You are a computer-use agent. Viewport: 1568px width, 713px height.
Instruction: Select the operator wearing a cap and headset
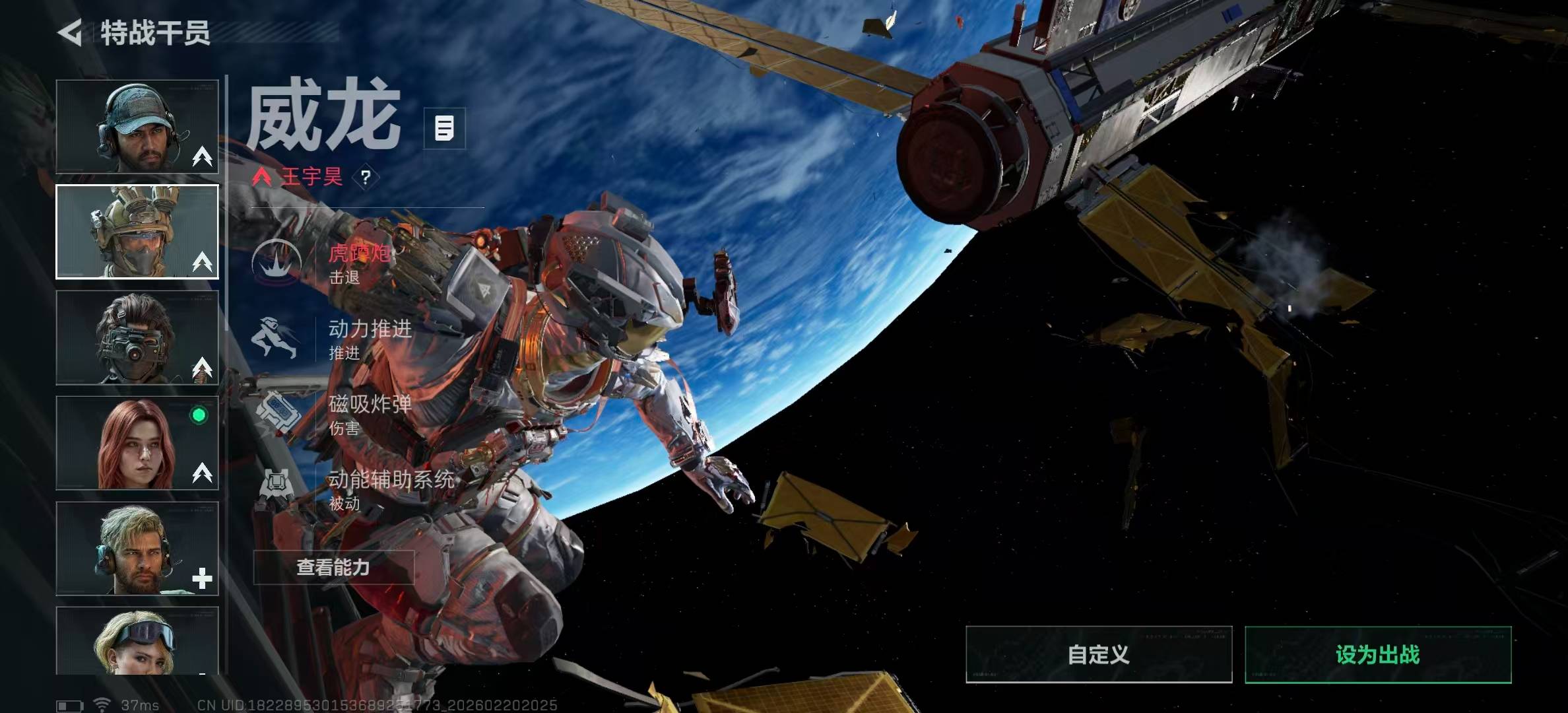coord(137,127)
